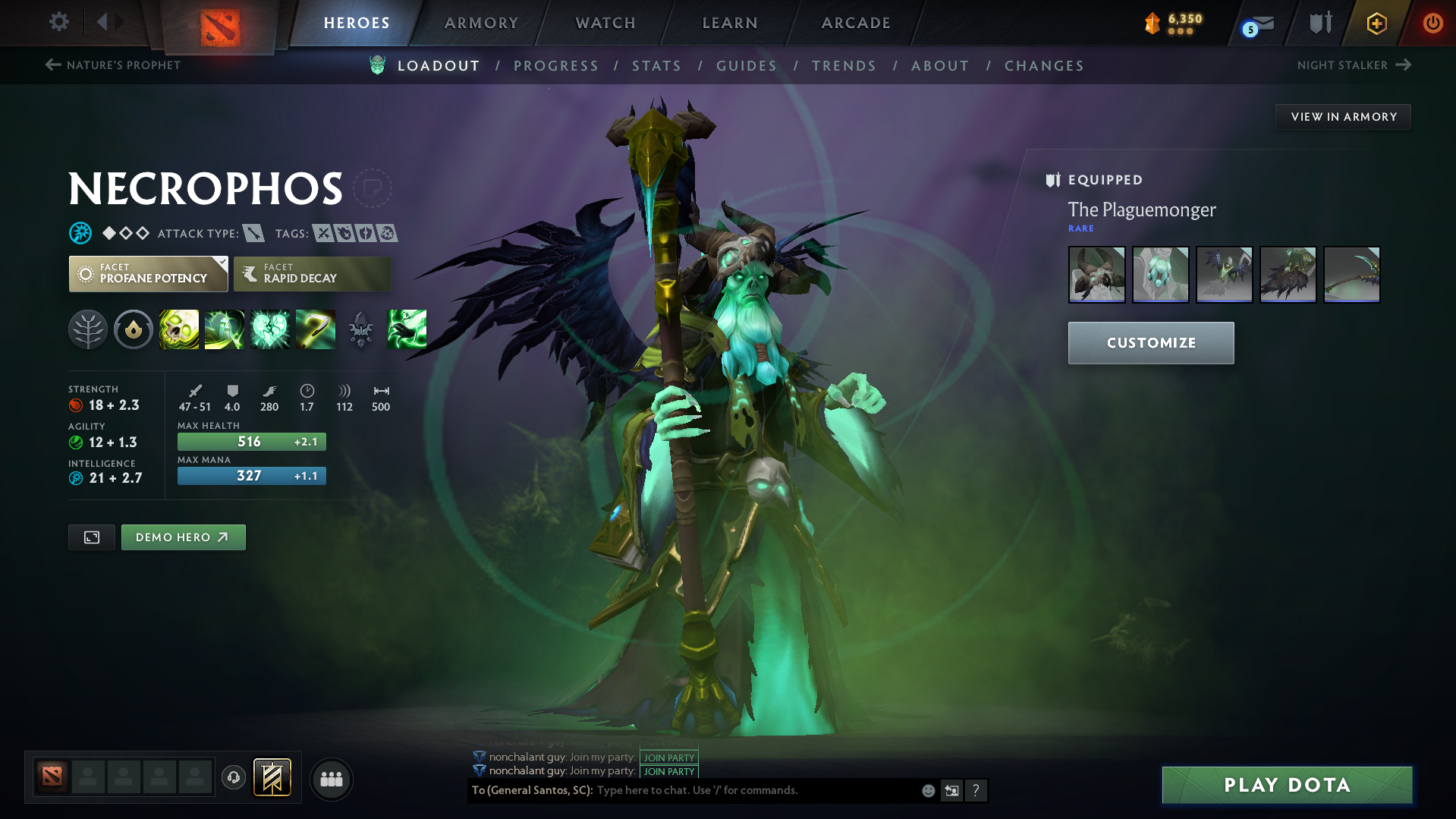Click the talent tree icon
This screenshot has width=1456, height=819.
tap(88, 329)
